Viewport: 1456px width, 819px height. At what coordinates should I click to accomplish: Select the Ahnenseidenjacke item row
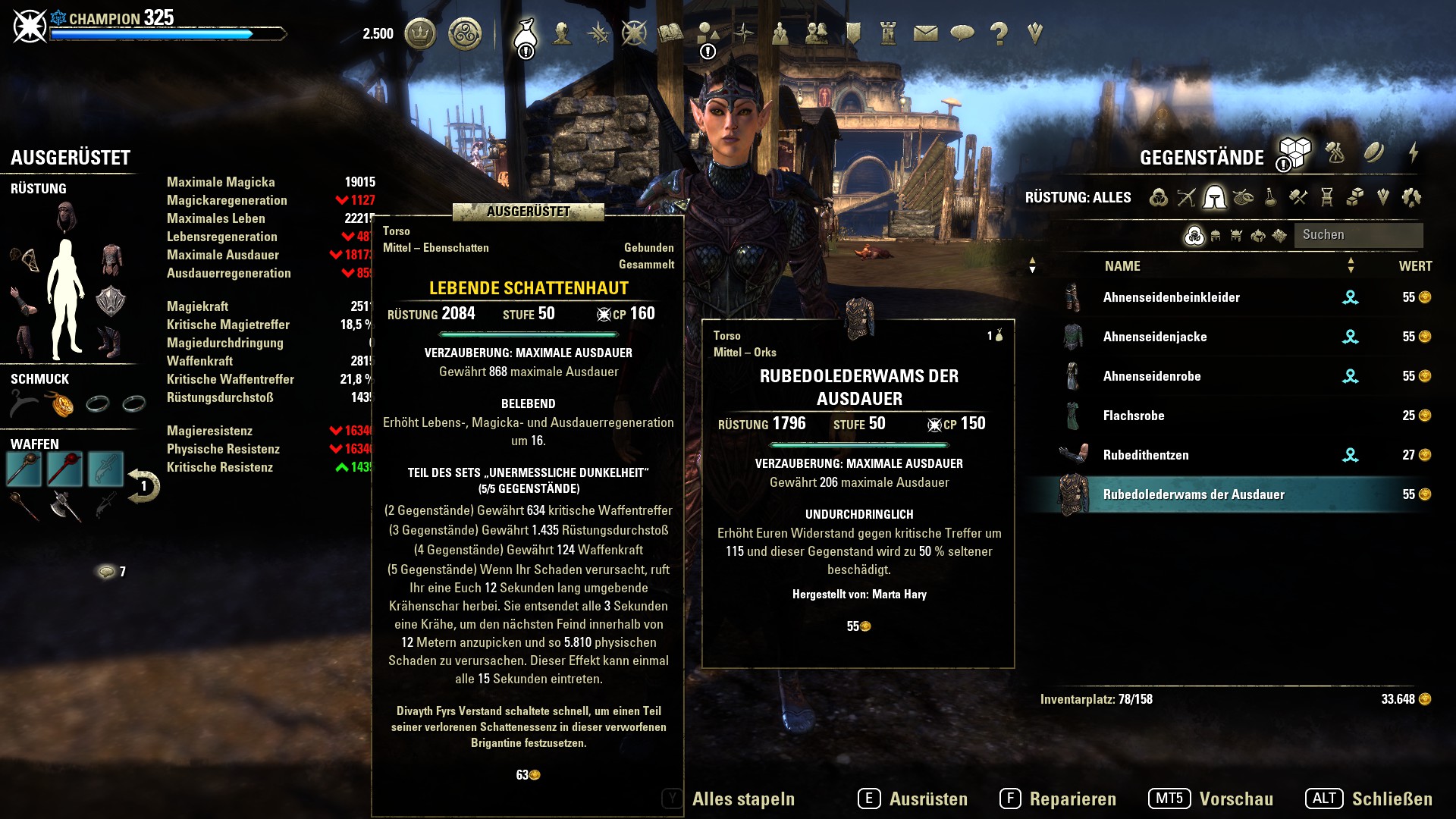point(1154,337)
